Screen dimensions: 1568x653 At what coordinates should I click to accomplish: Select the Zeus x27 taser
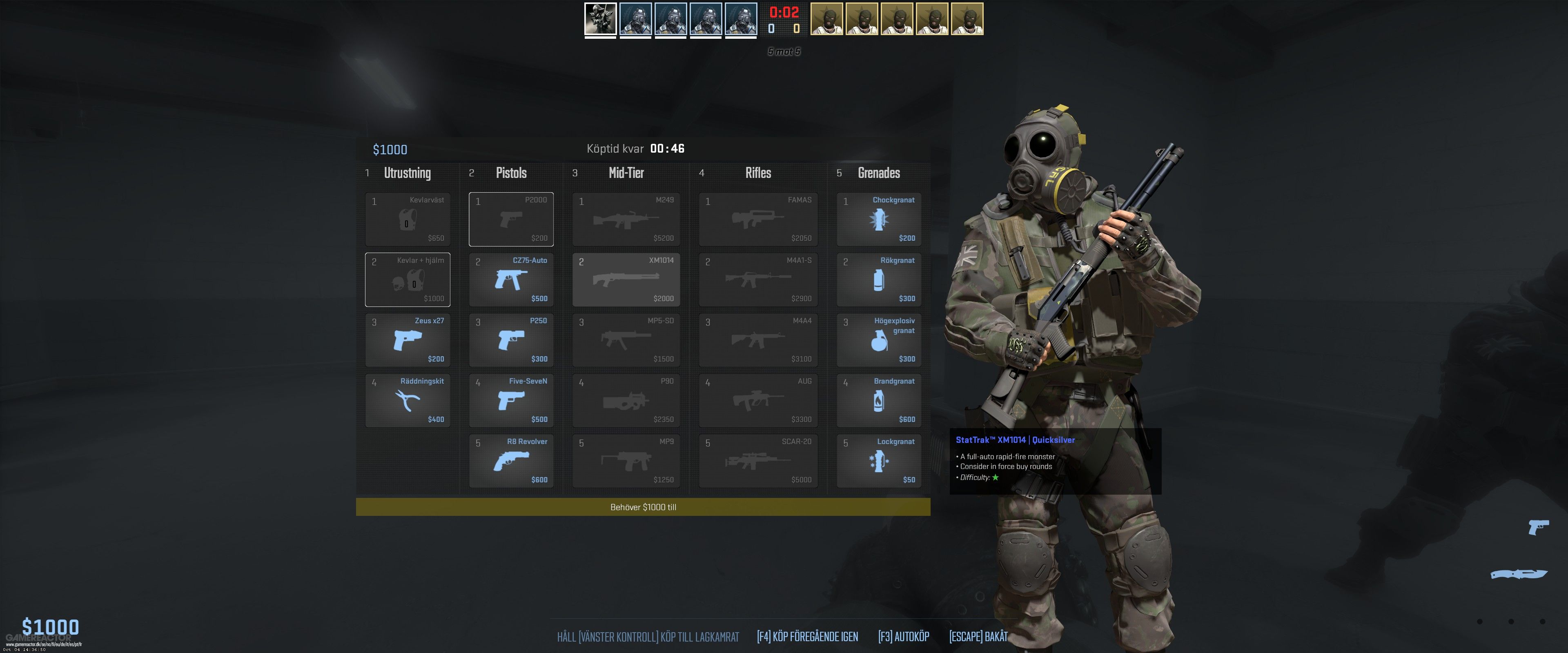point(407,340)
